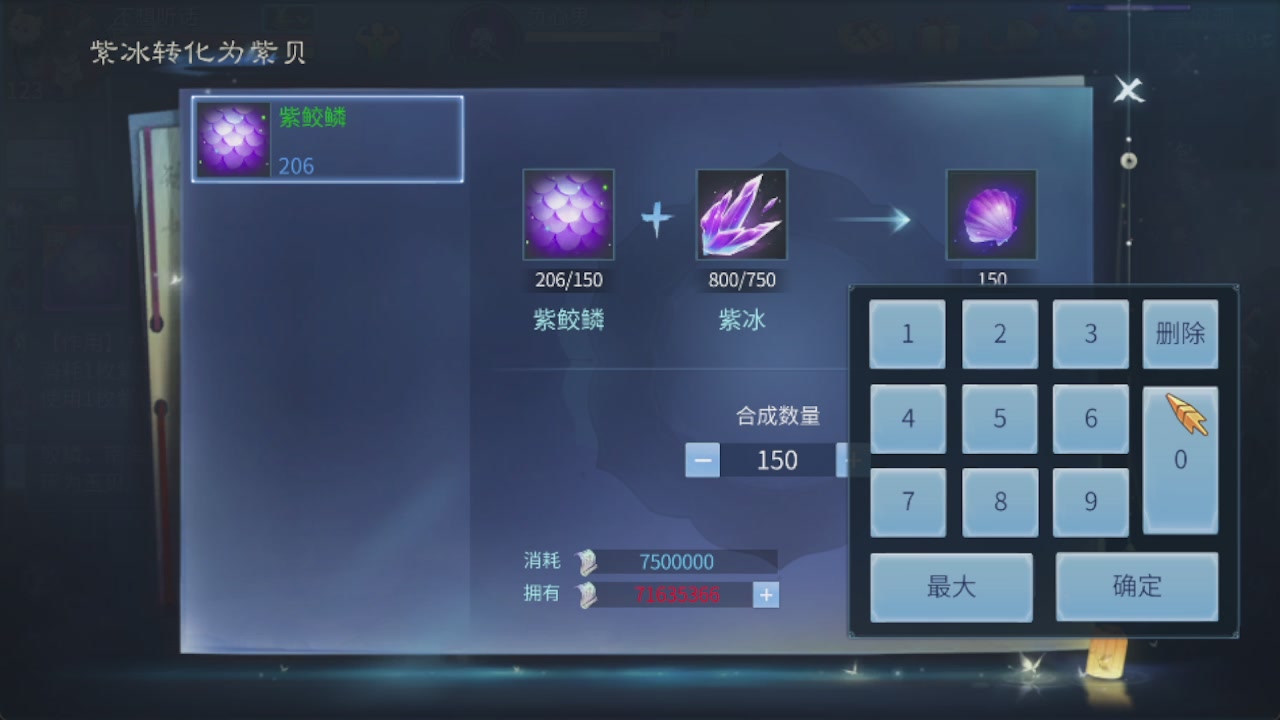Click the 最大 max quantity button

[950, 587]
